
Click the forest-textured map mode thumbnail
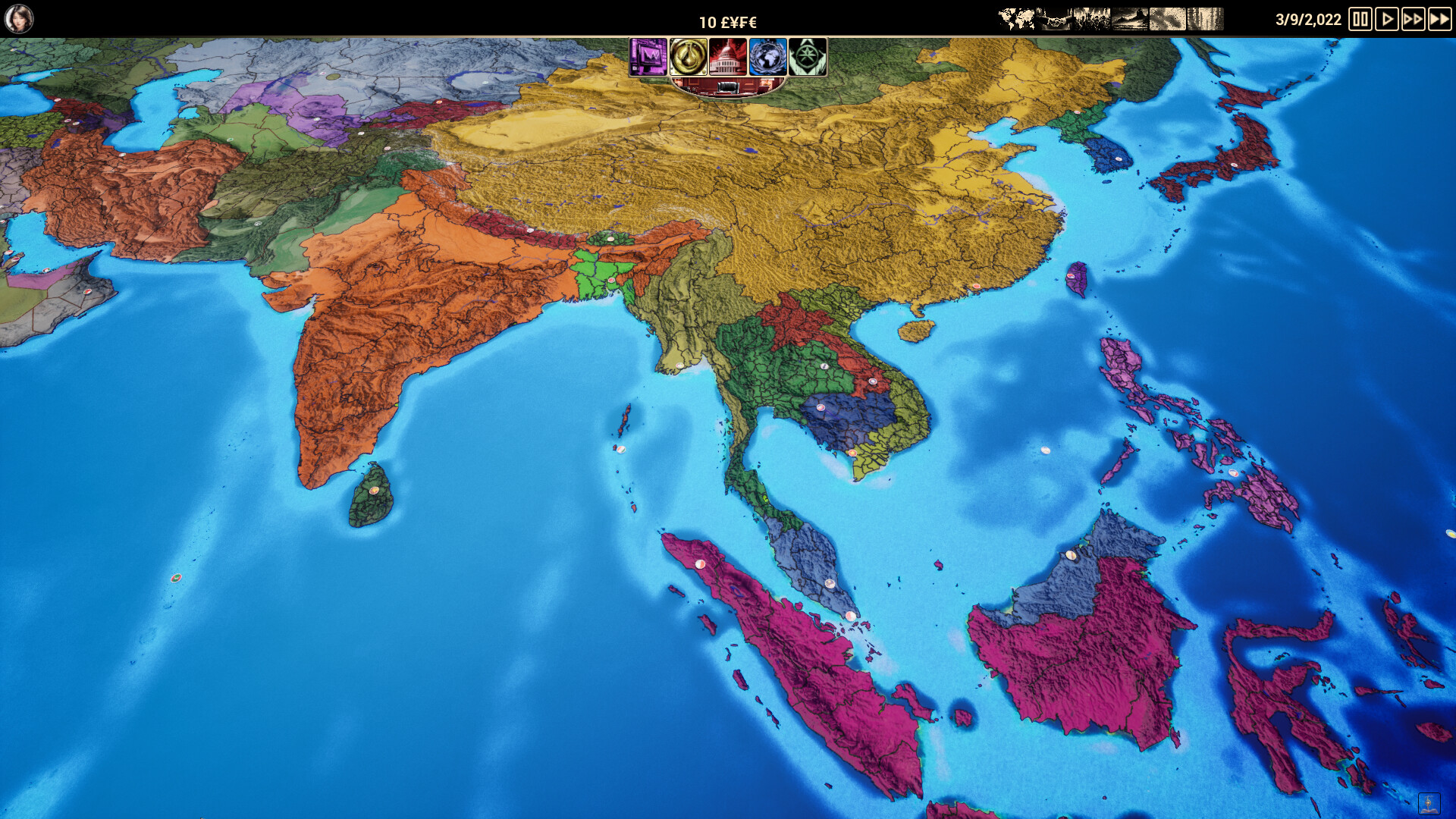pyautogui.click(x=1204, y=17)
